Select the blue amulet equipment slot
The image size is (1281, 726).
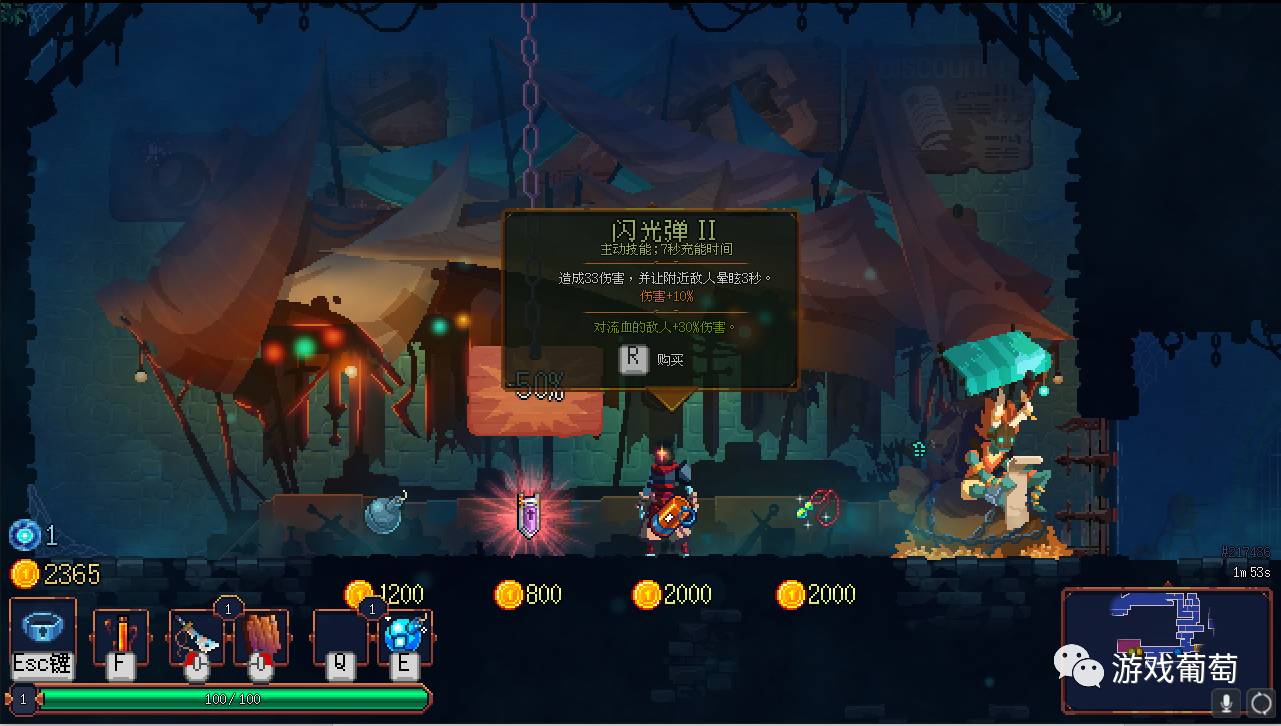point(42,628)
